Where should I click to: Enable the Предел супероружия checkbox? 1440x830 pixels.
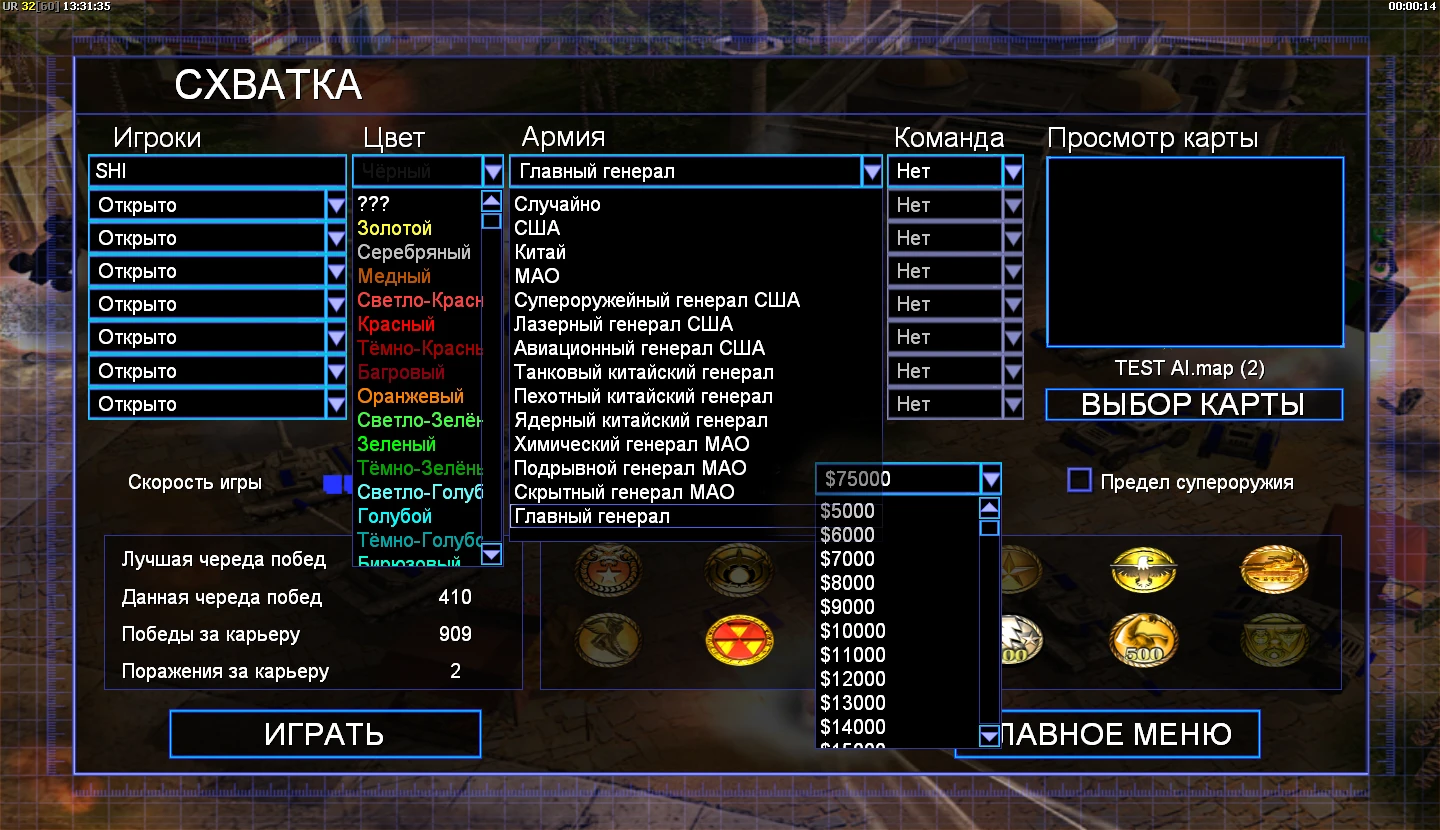coord(1079,481)
